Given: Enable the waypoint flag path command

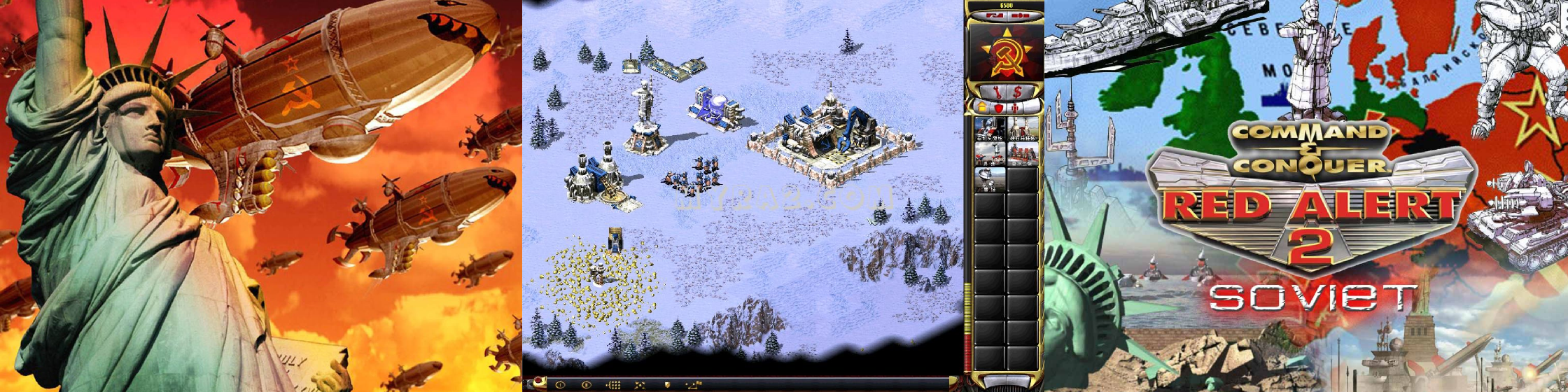Looking at the screenshot, I should pos(693,384).
